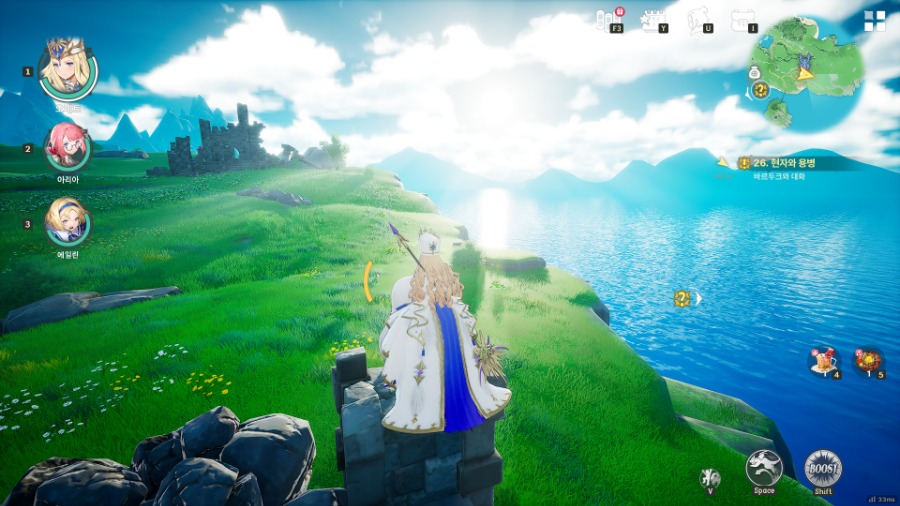The image size is (900, 506).
Task: Use the drink consumable quick slot
Action: [824, 361]
